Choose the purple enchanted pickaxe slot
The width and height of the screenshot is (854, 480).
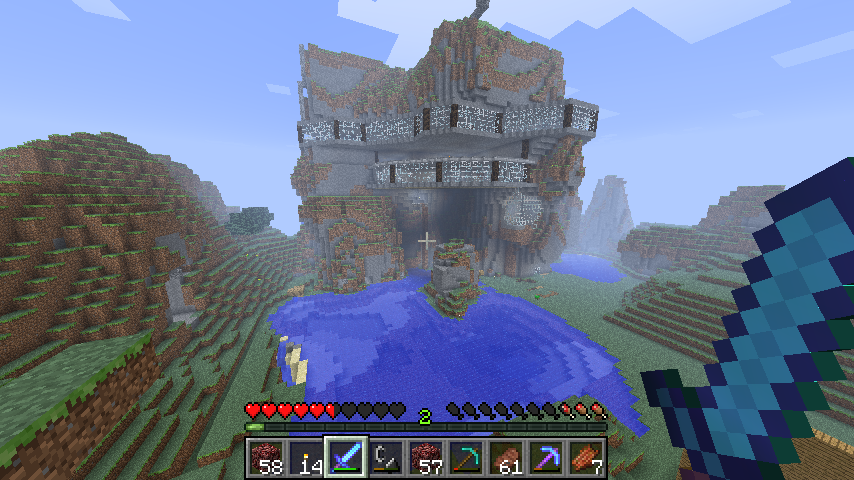(546, 457)
